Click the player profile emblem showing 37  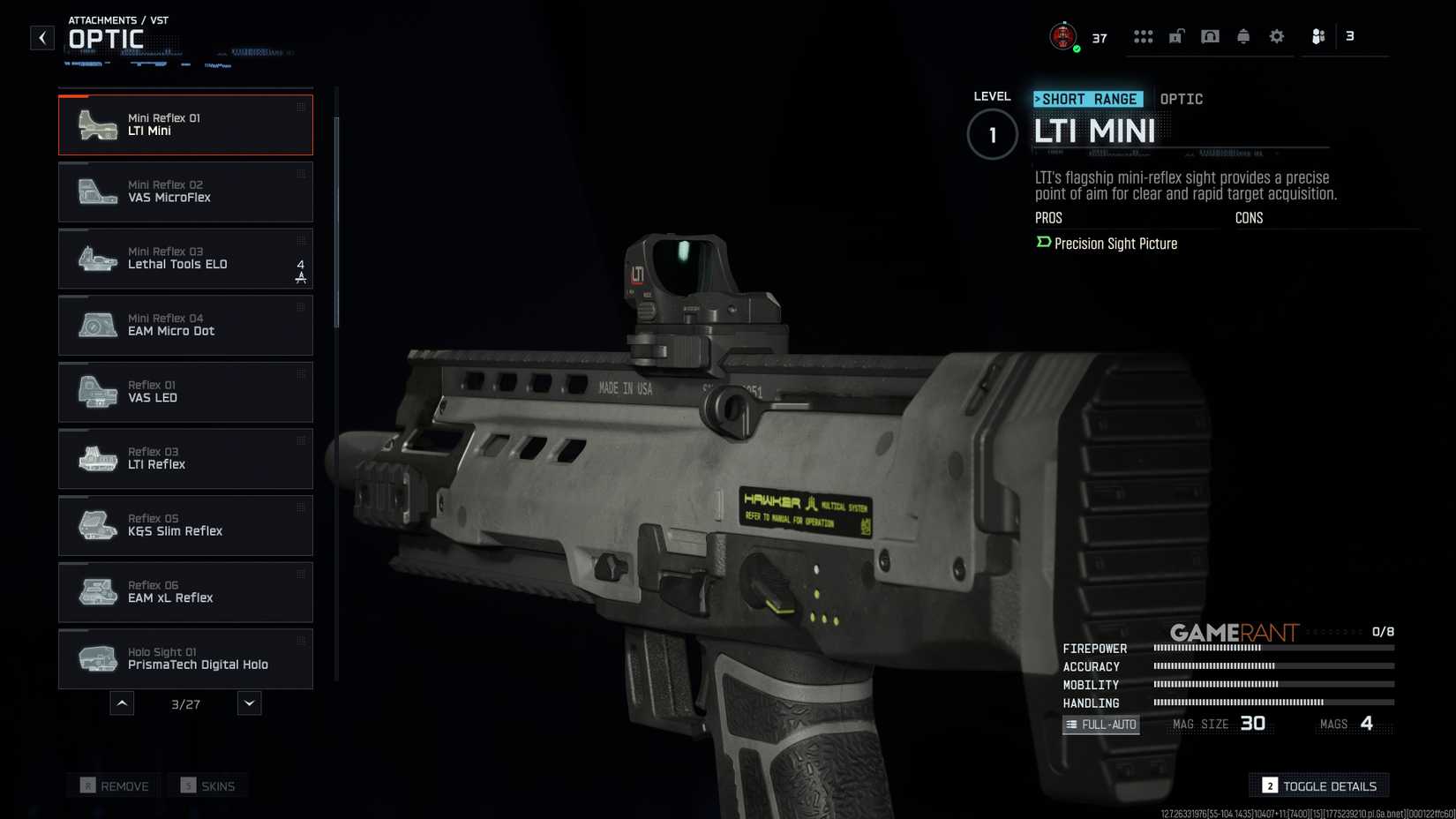[1062, 35]
